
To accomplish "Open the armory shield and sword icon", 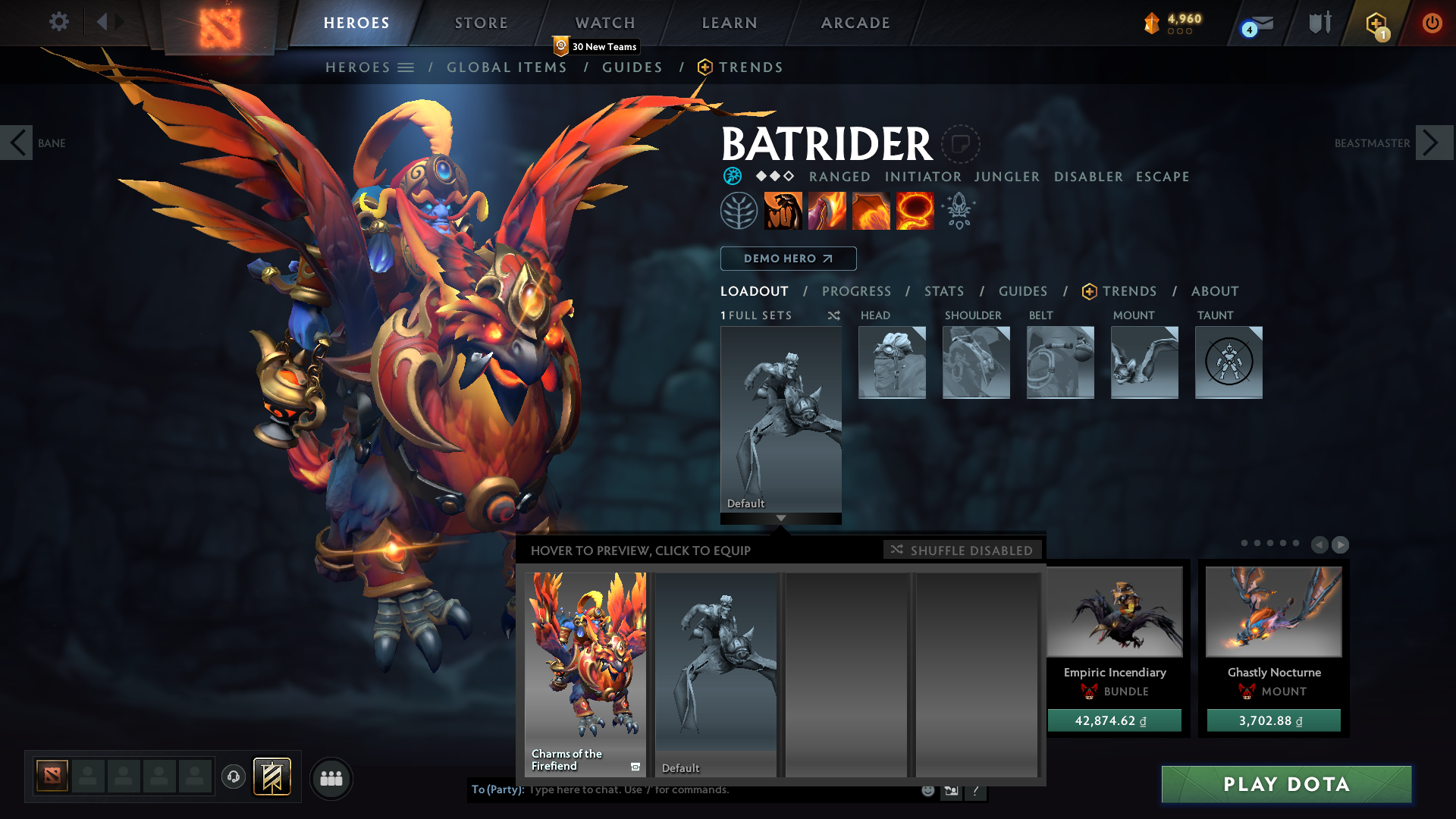I will 1319,22.
